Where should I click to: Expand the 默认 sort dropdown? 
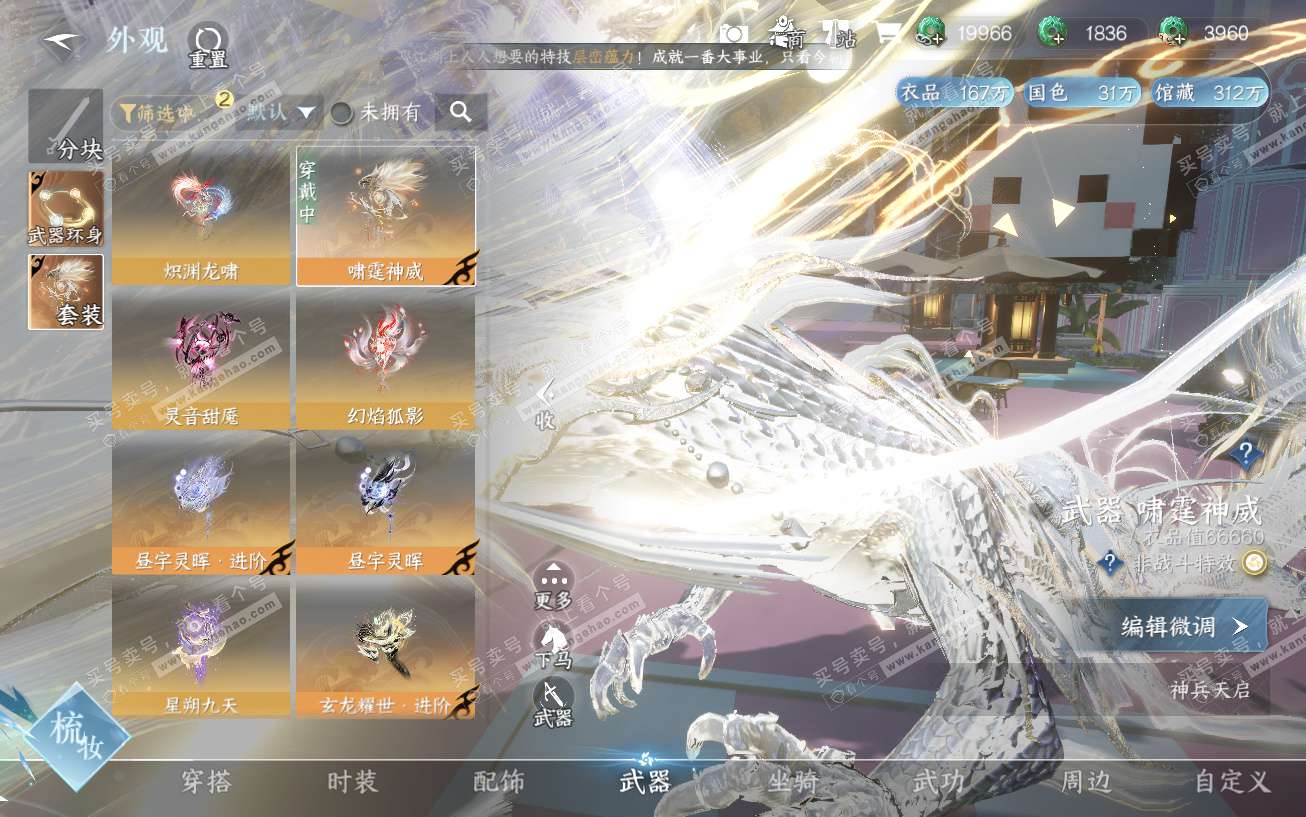[283, 113]
